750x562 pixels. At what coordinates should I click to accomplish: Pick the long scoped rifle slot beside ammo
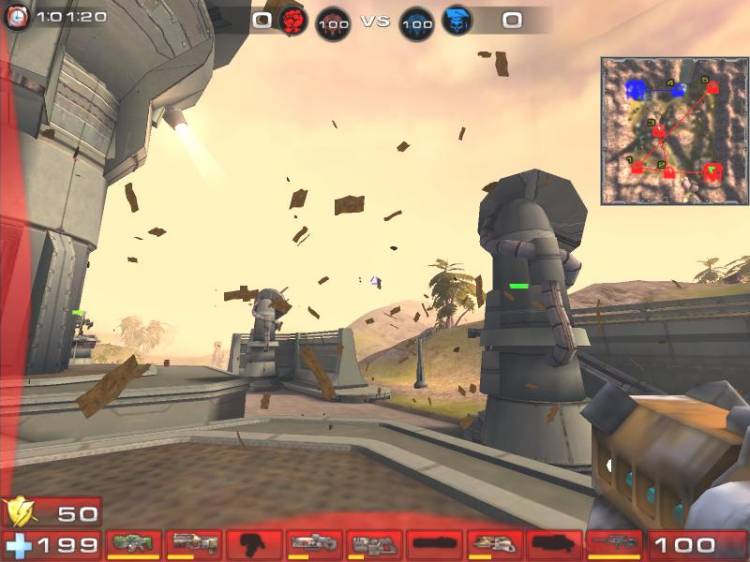click(x=614, y=544)
